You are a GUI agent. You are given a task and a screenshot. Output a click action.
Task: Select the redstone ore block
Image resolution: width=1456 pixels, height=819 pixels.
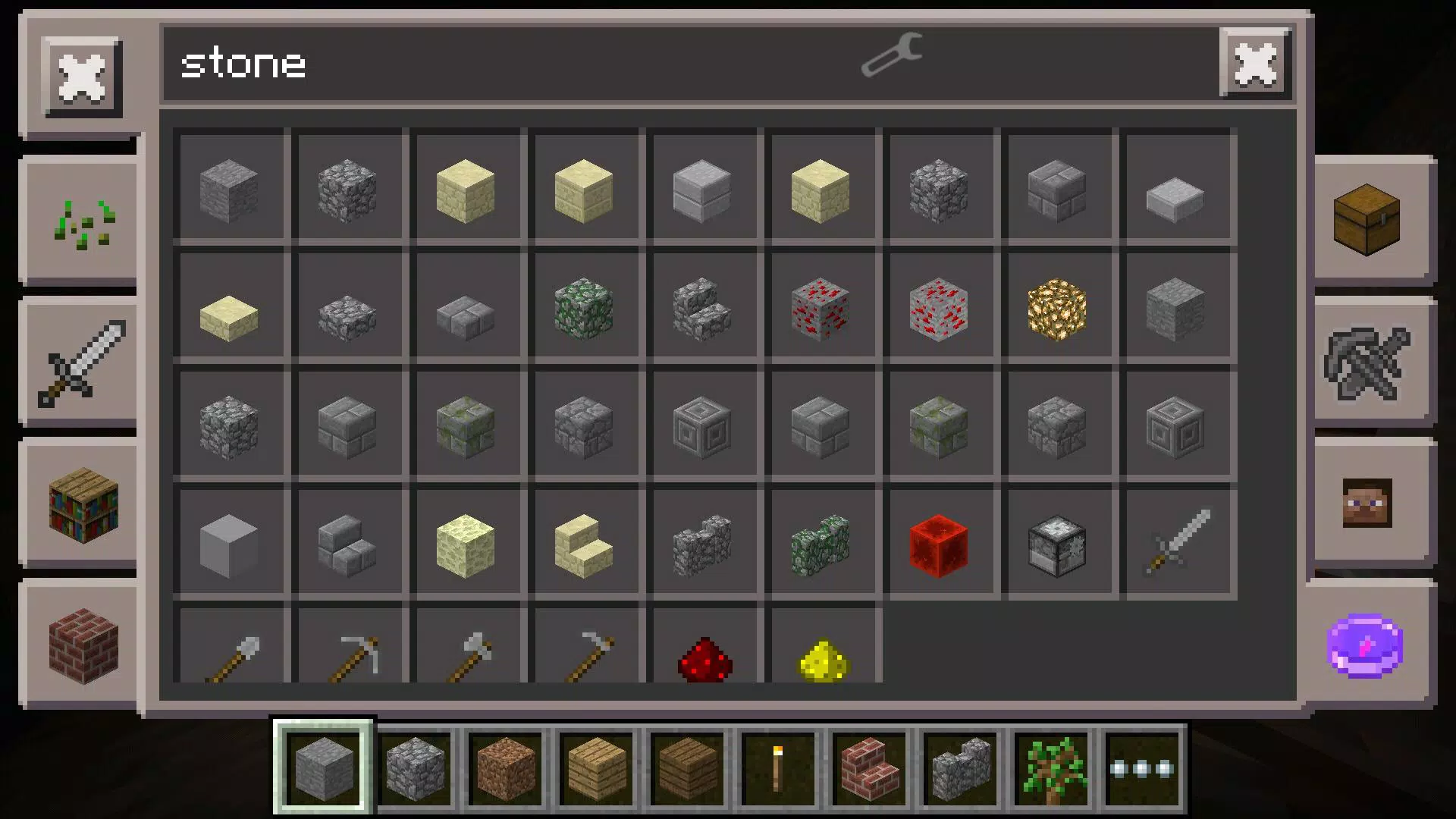[822, 307]
